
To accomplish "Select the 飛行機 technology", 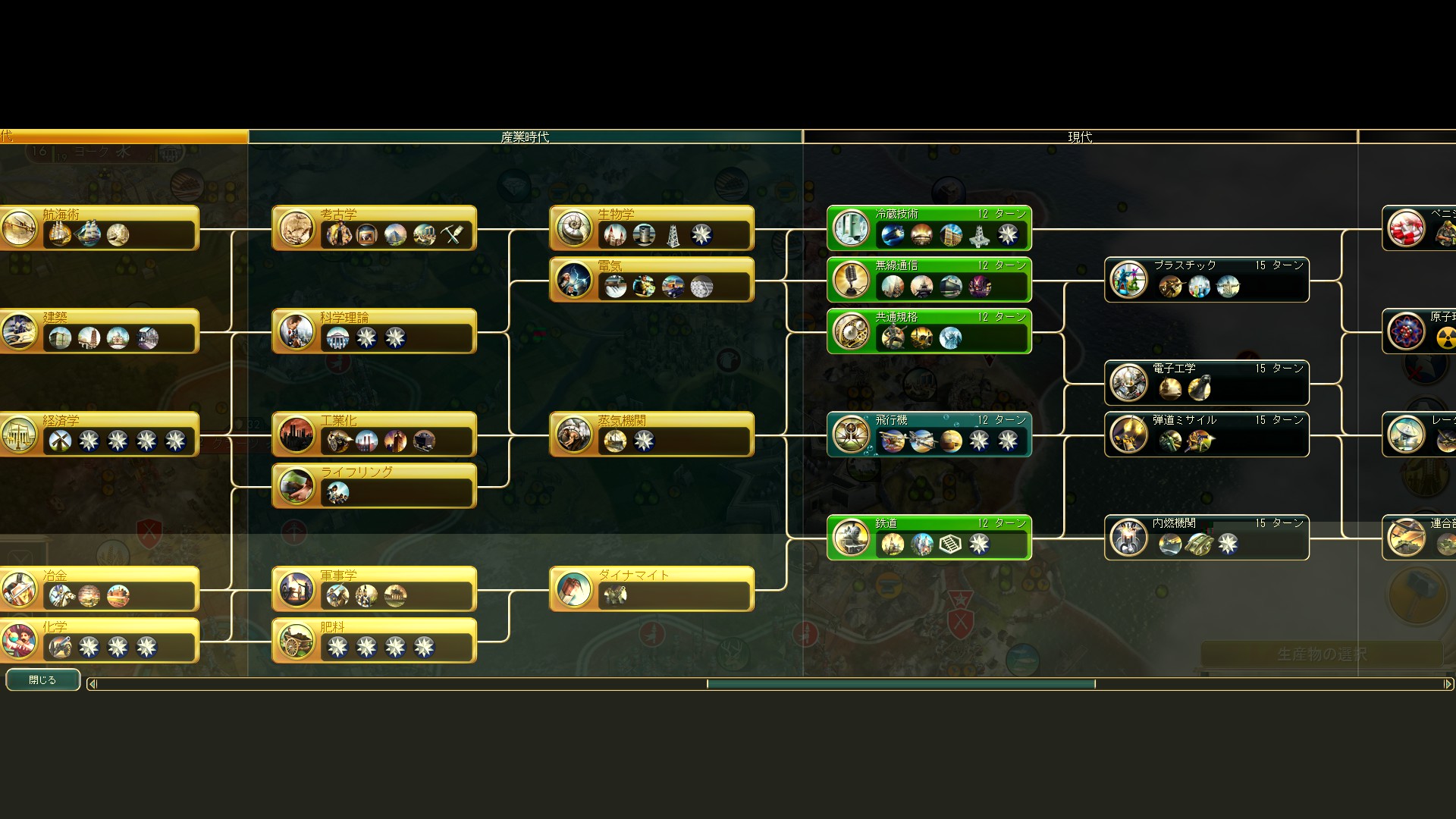I will [x=929, y=434].
